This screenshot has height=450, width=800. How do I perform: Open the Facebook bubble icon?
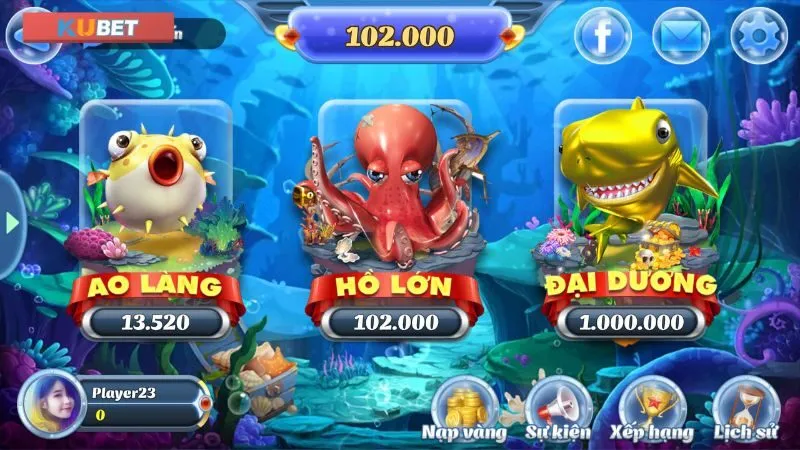(x=602, y=37)
